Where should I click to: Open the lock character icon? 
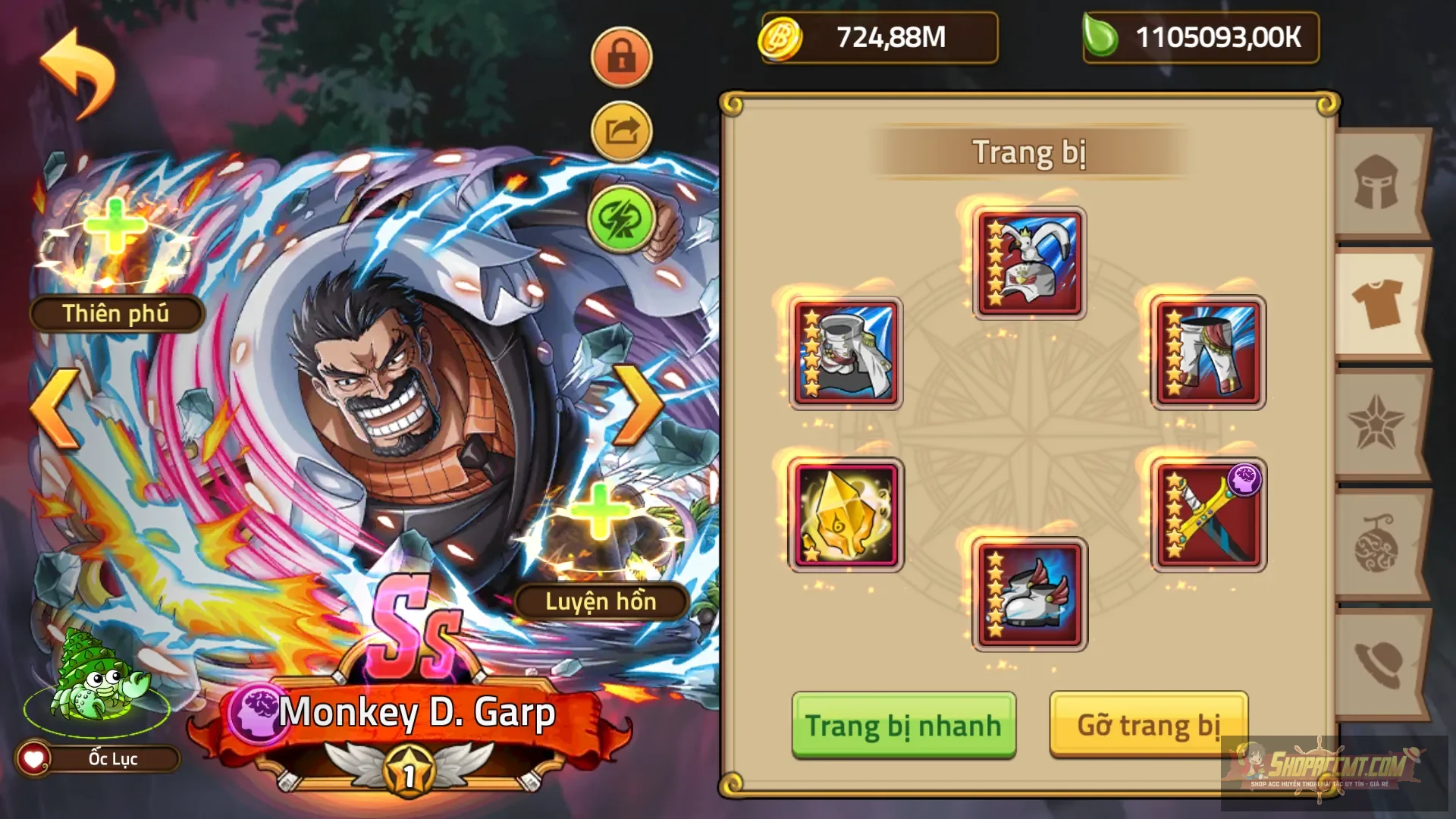tap(620, 57)
